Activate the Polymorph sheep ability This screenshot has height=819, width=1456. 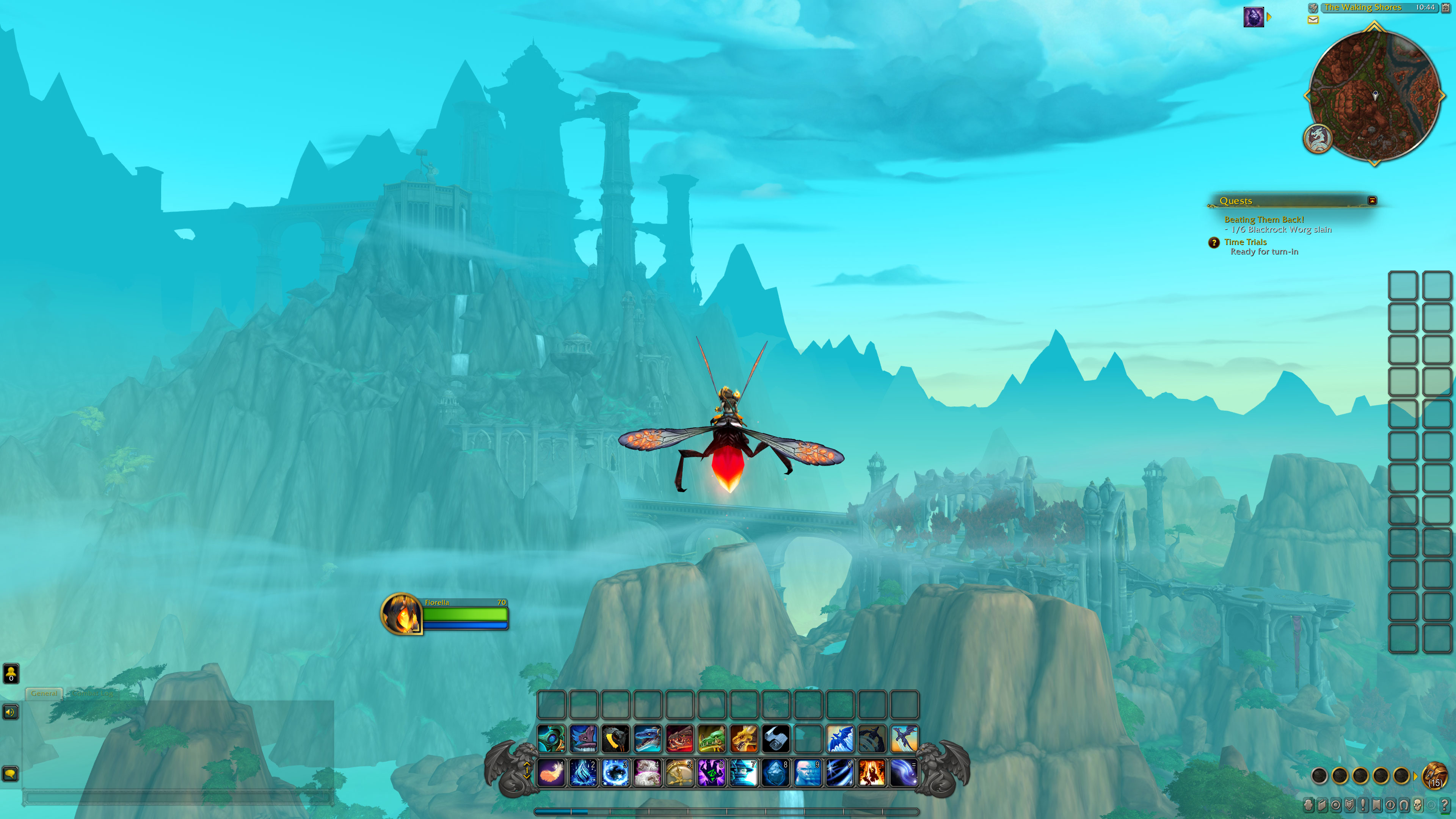647,773
